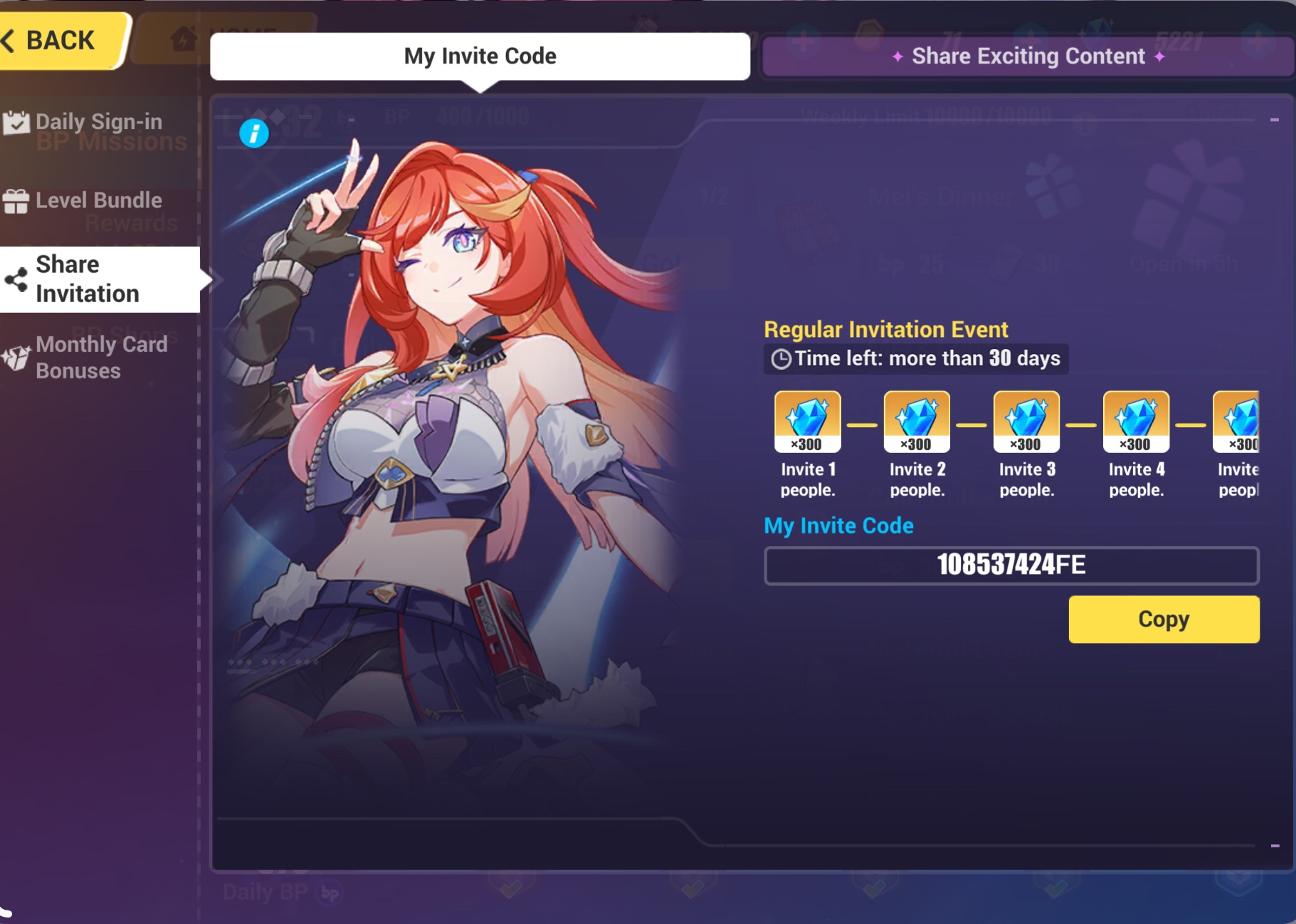Switch to the My Invite Code tab

pyautogui.click(x=480, y=56)
